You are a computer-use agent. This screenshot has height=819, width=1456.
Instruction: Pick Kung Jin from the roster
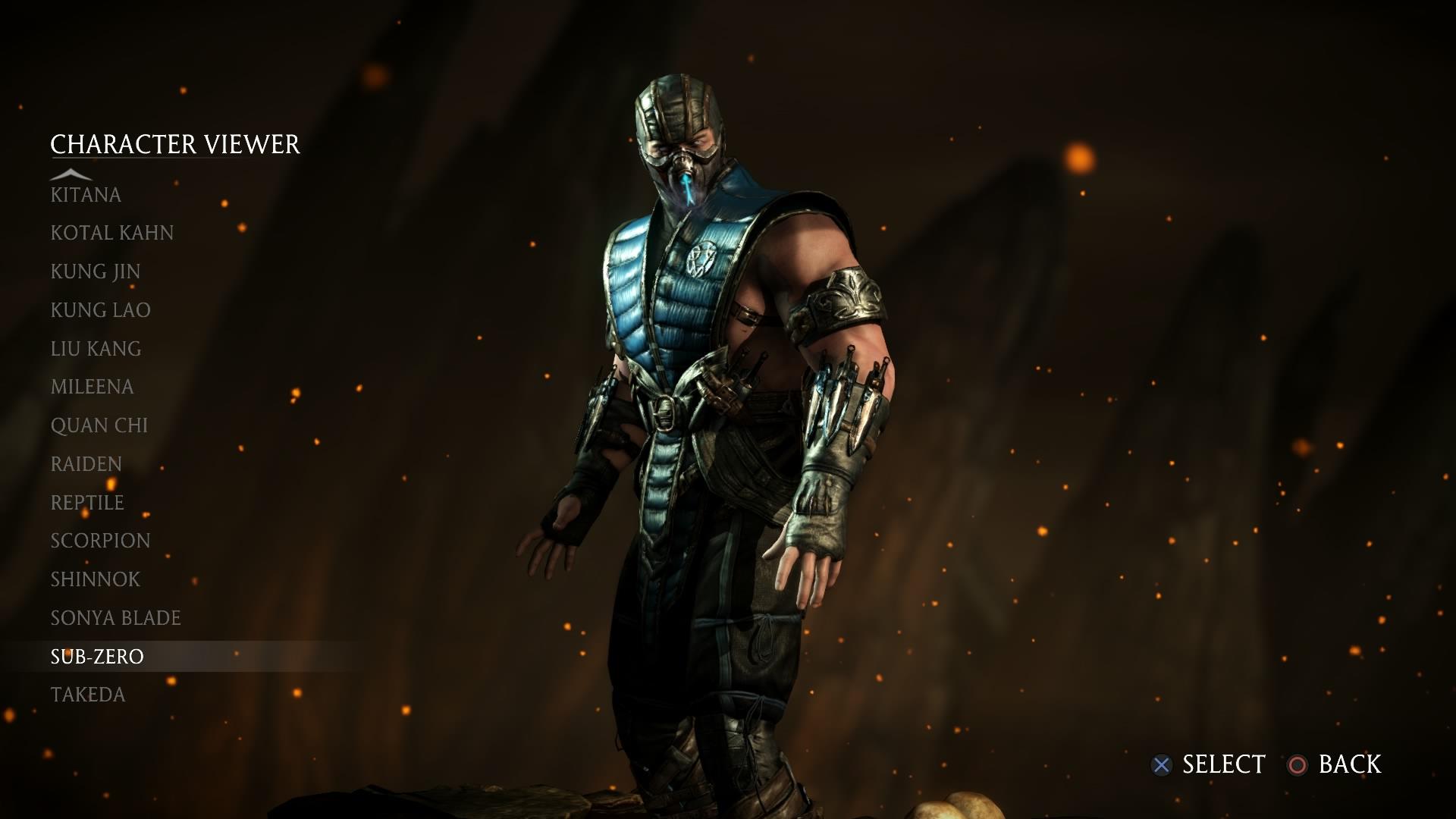(95, 271)
